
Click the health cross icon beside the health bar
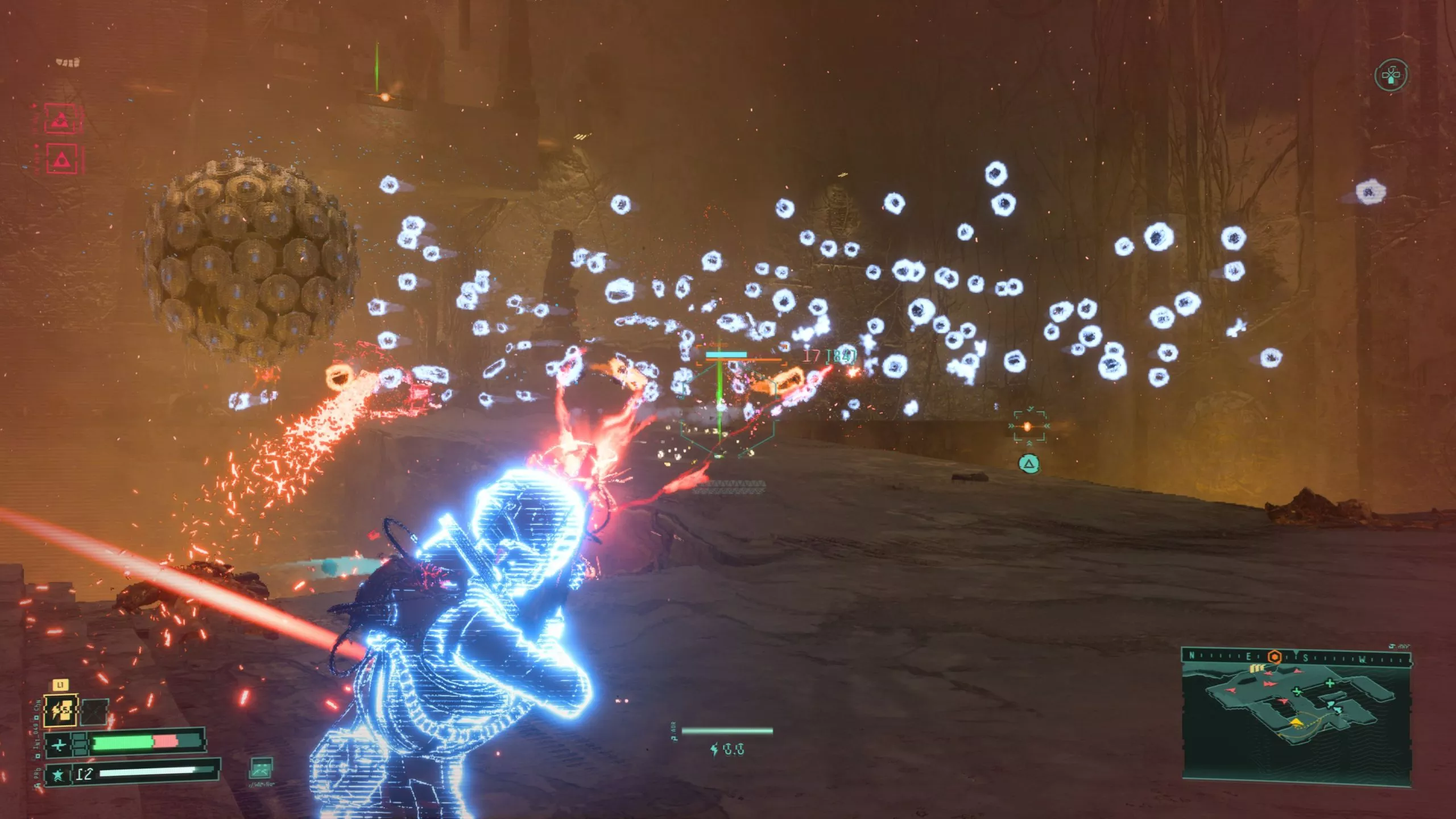59,744
